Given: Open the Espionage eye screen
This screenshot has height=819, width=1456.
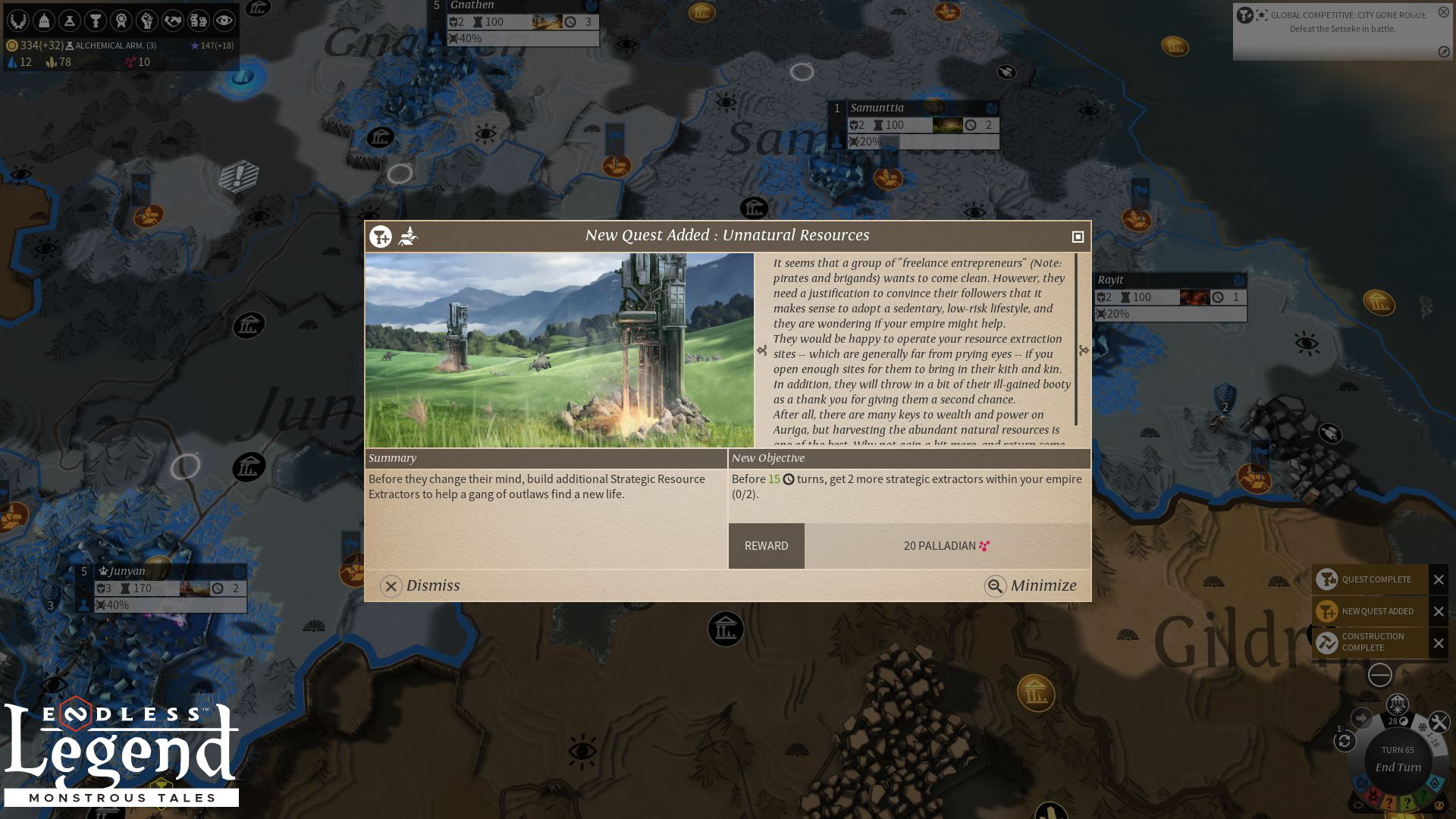Looking at the screenshot, I should 224,20.
